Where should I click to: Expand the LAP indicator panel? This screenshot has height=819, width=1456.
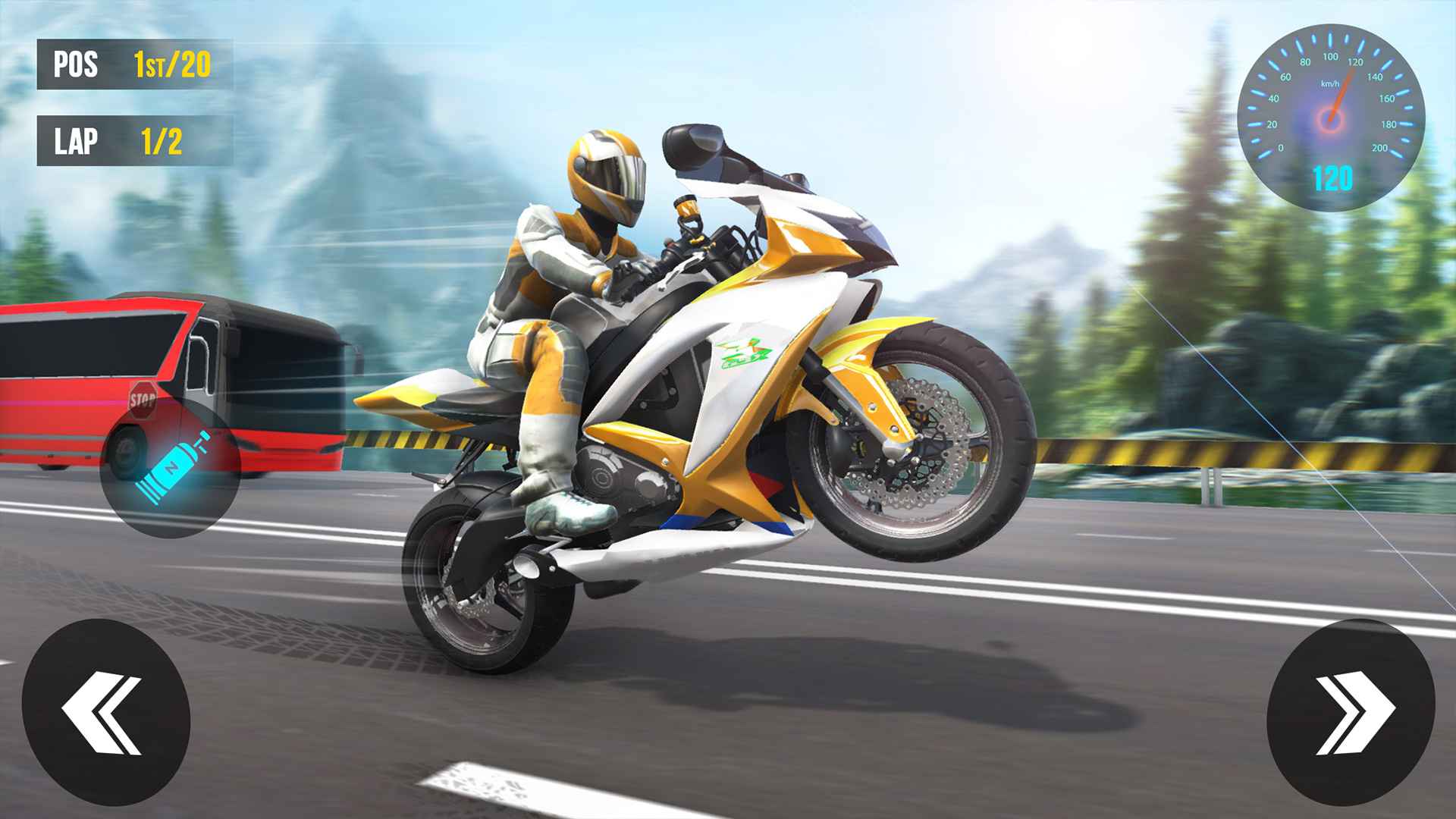click(x=129, y=140)
